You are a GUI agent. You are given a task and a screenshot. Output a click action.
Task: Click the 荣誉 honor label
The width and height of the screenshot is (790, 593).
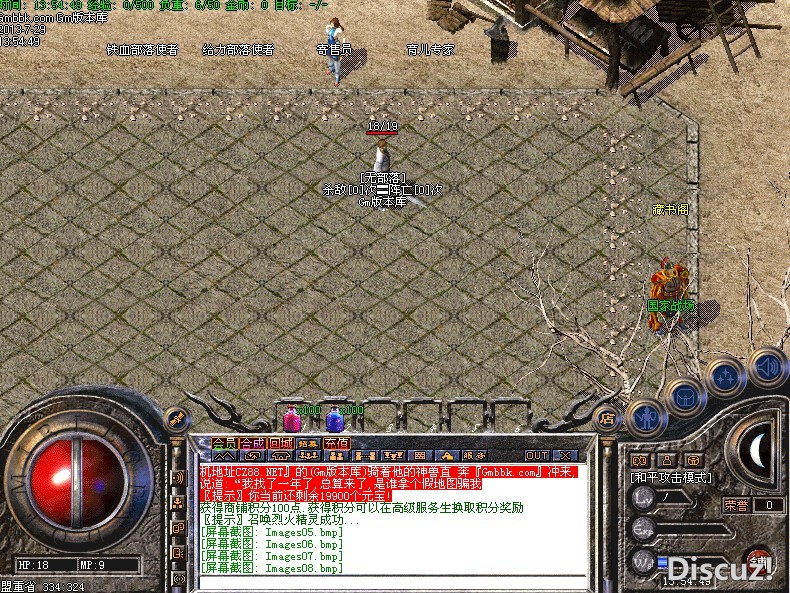(736, 505)
